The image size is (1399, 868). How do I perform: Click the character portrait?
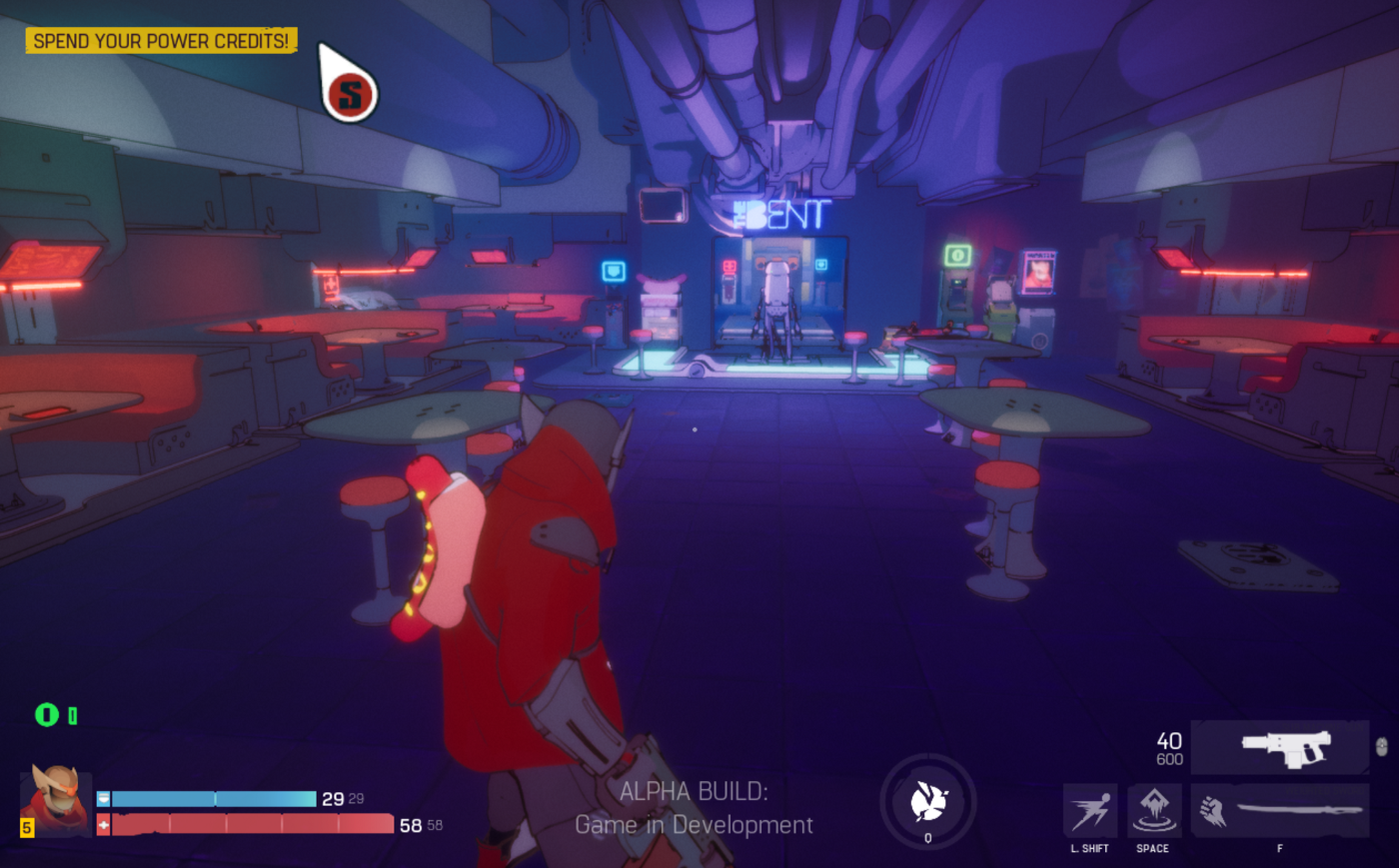tap(56, 799)
